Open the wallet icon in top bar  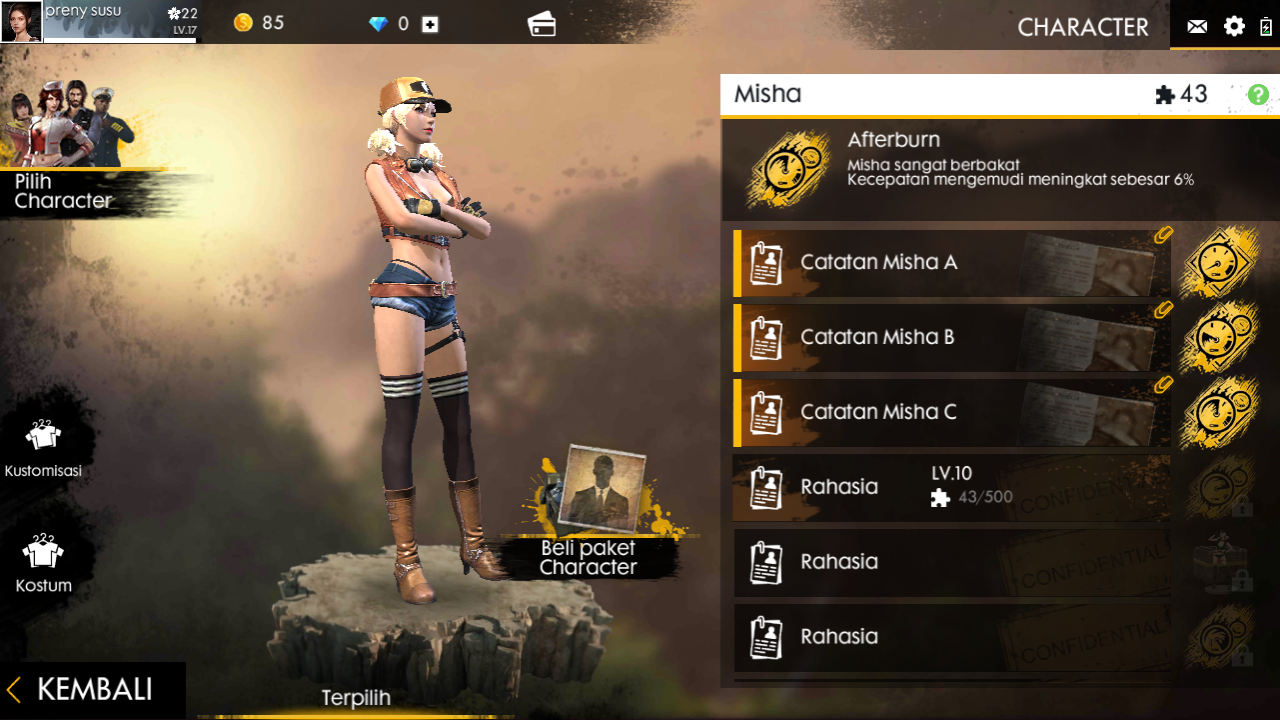pos(542,24)
